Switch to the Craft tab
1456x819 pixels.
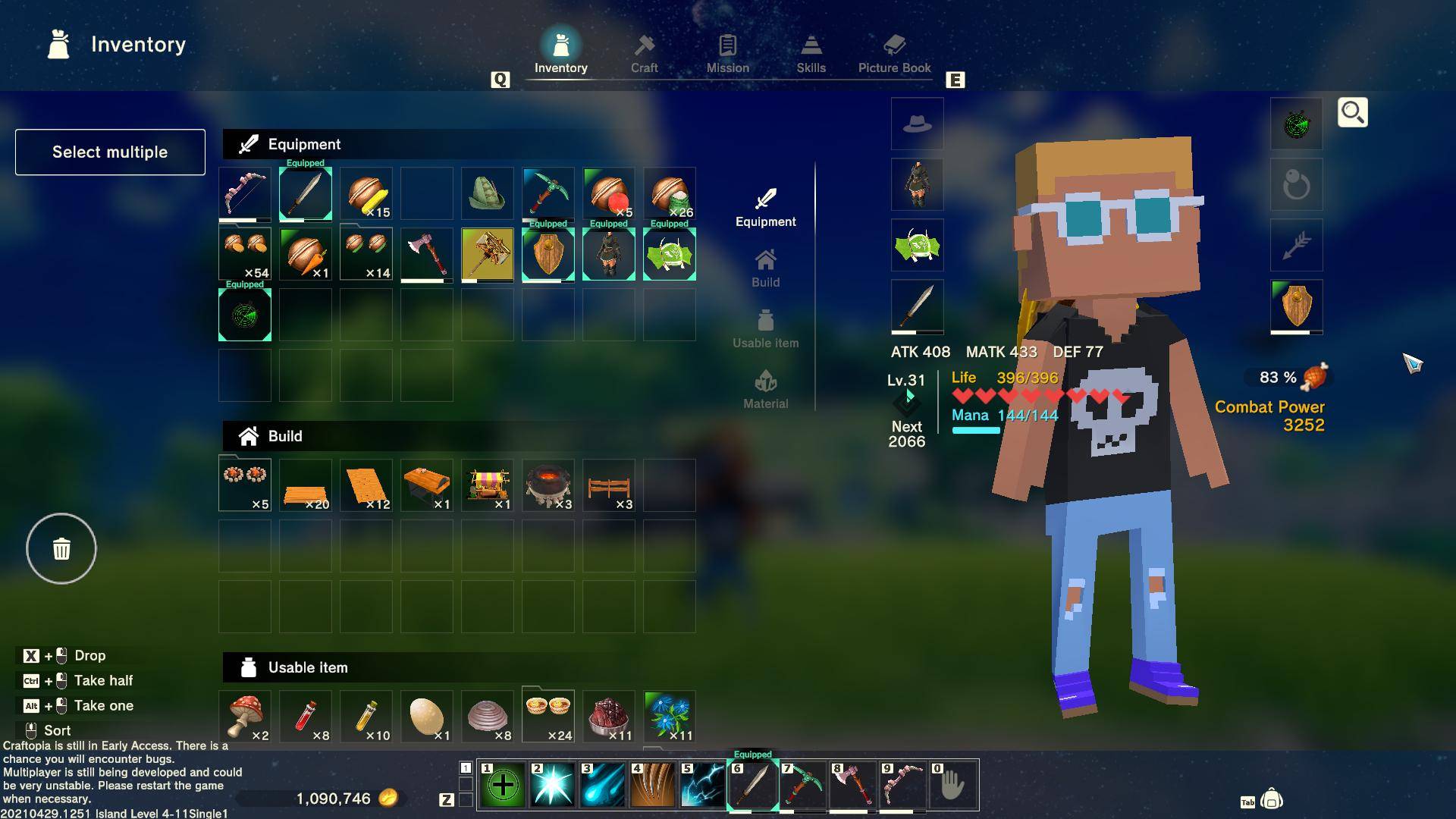[644, 53]
